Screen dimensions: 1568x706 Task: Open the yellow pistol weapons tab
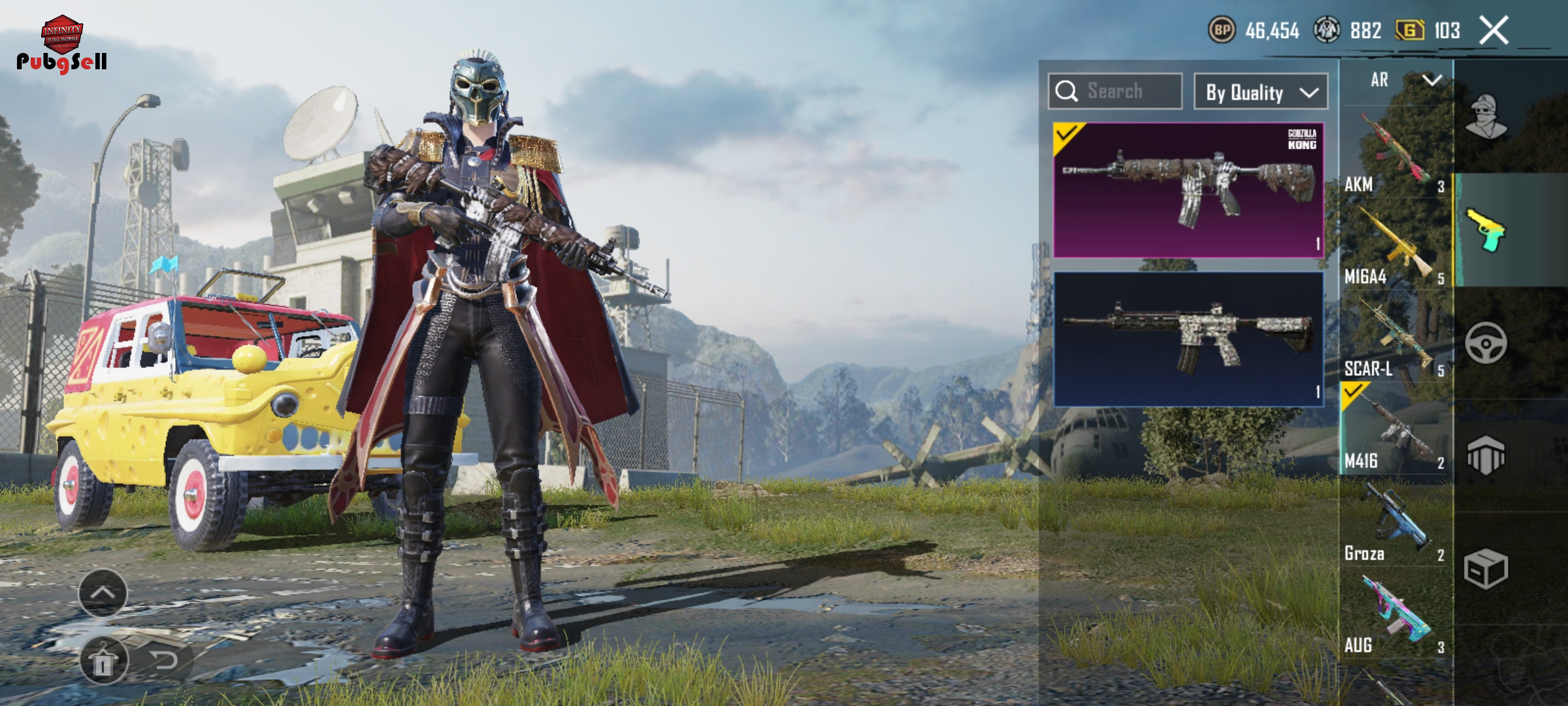[1486, 229]
